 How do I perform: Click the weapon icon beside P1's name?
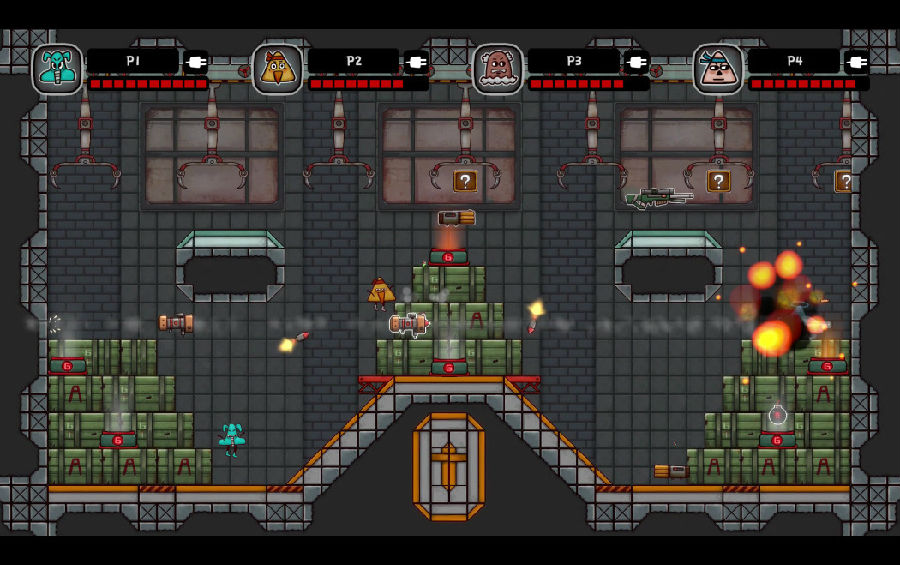tap(196, 62)
